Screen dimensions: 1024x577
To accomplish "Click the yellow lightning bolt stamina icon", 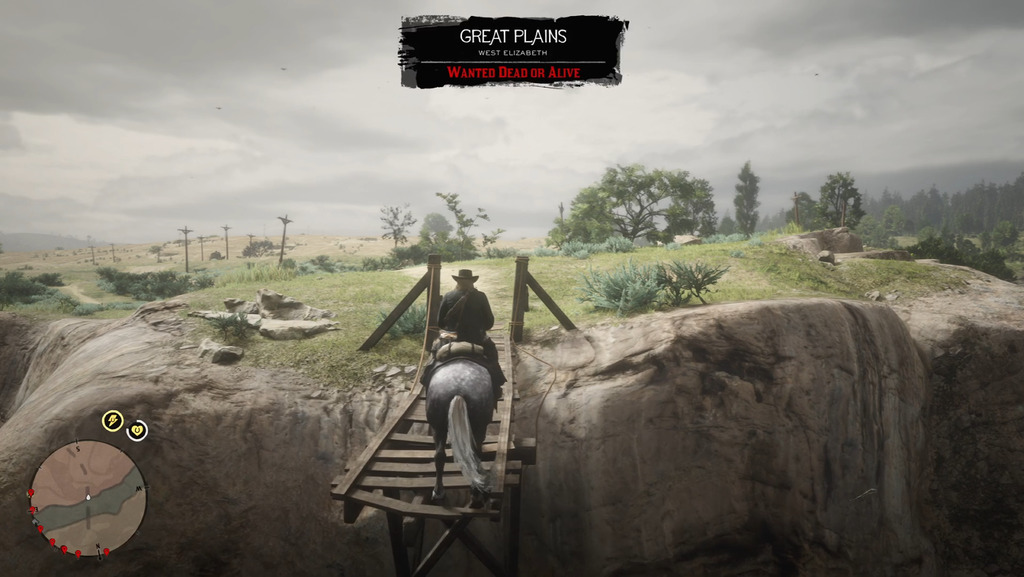I will tap(113, 421).
